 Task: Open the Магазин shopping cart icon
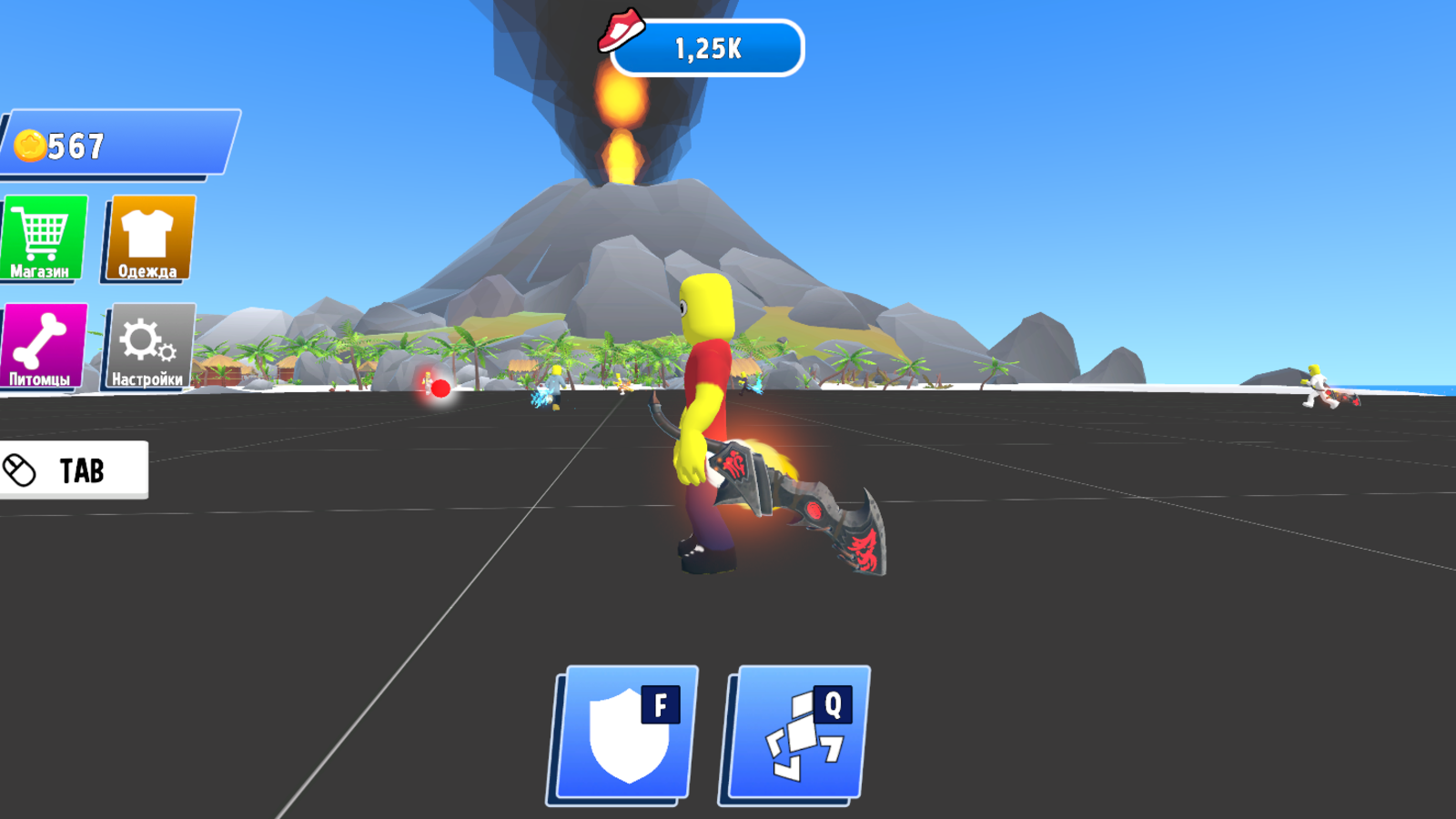point(43,229)
